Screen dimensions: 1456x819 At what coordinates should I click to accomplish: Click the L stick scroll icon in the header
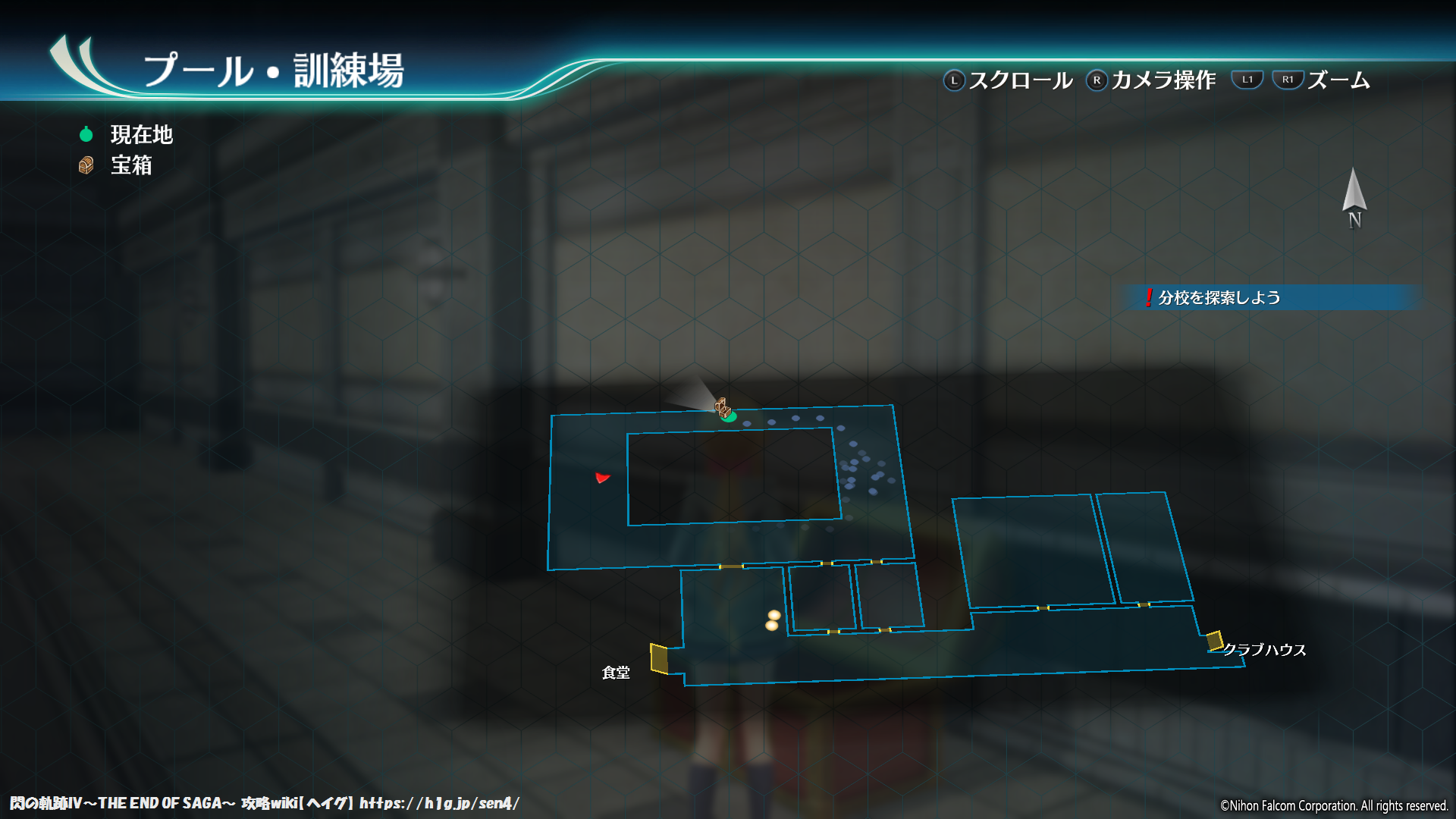pyautogui.click(x=953, y=79)
